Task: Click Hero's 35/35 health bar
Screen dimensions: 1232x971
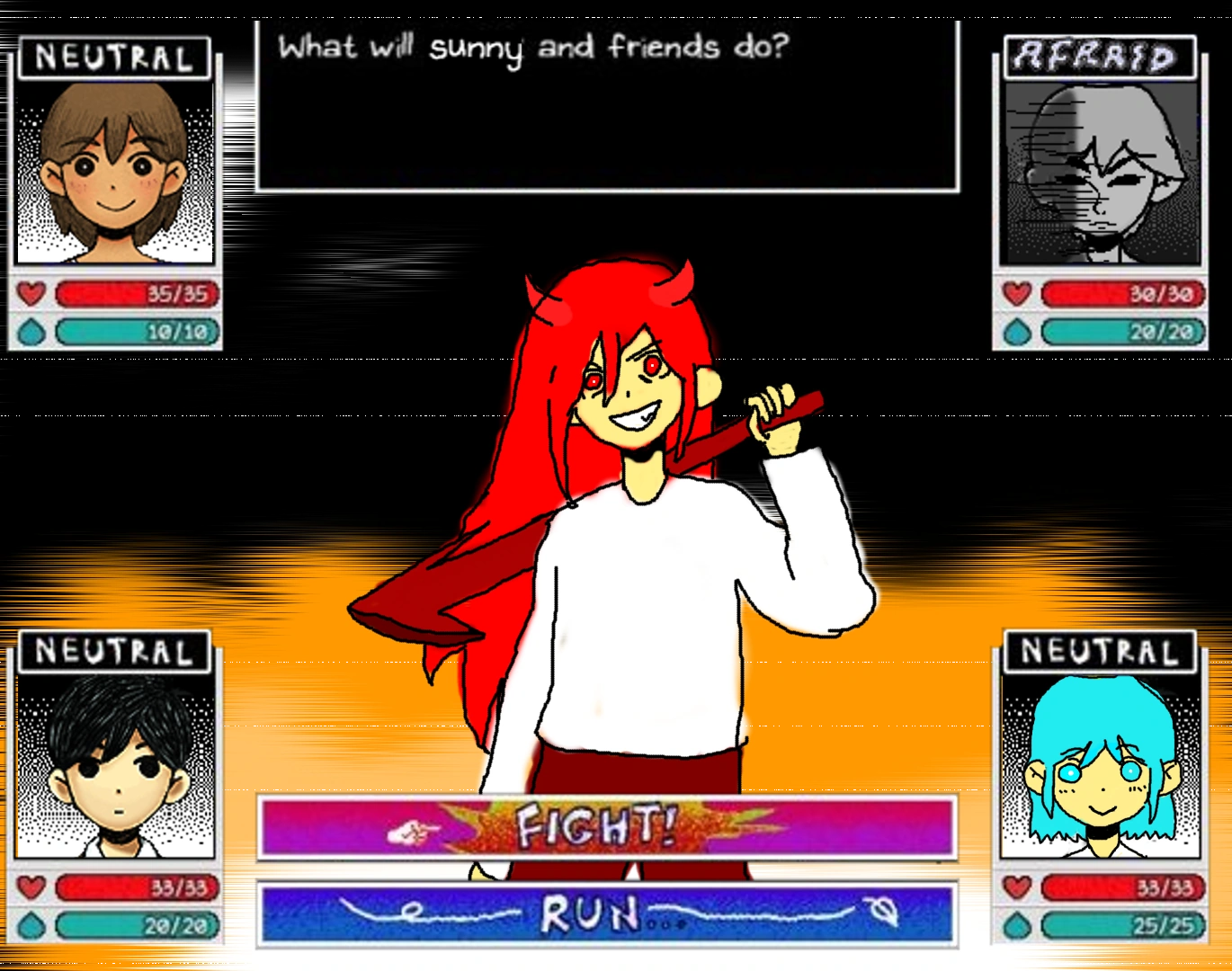Action: [x=135, y=293]
